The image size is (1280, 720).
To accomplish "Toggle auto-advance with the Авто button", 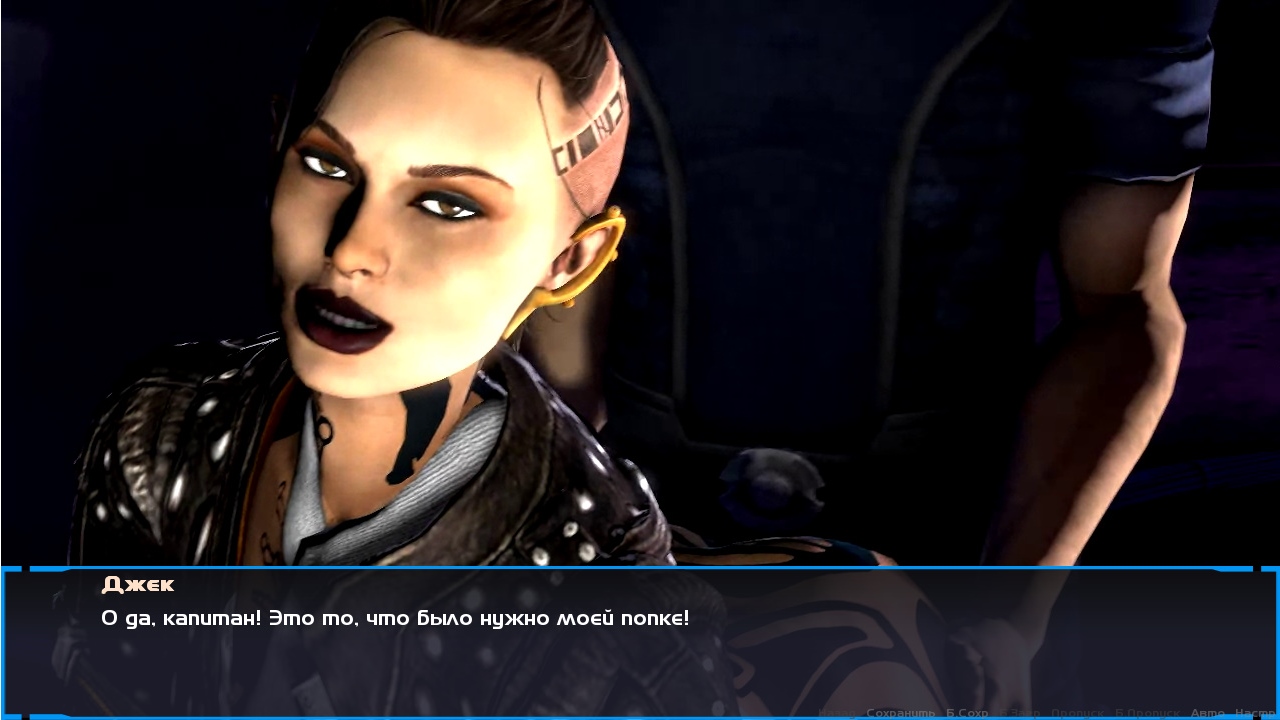I will [1207, 713].
